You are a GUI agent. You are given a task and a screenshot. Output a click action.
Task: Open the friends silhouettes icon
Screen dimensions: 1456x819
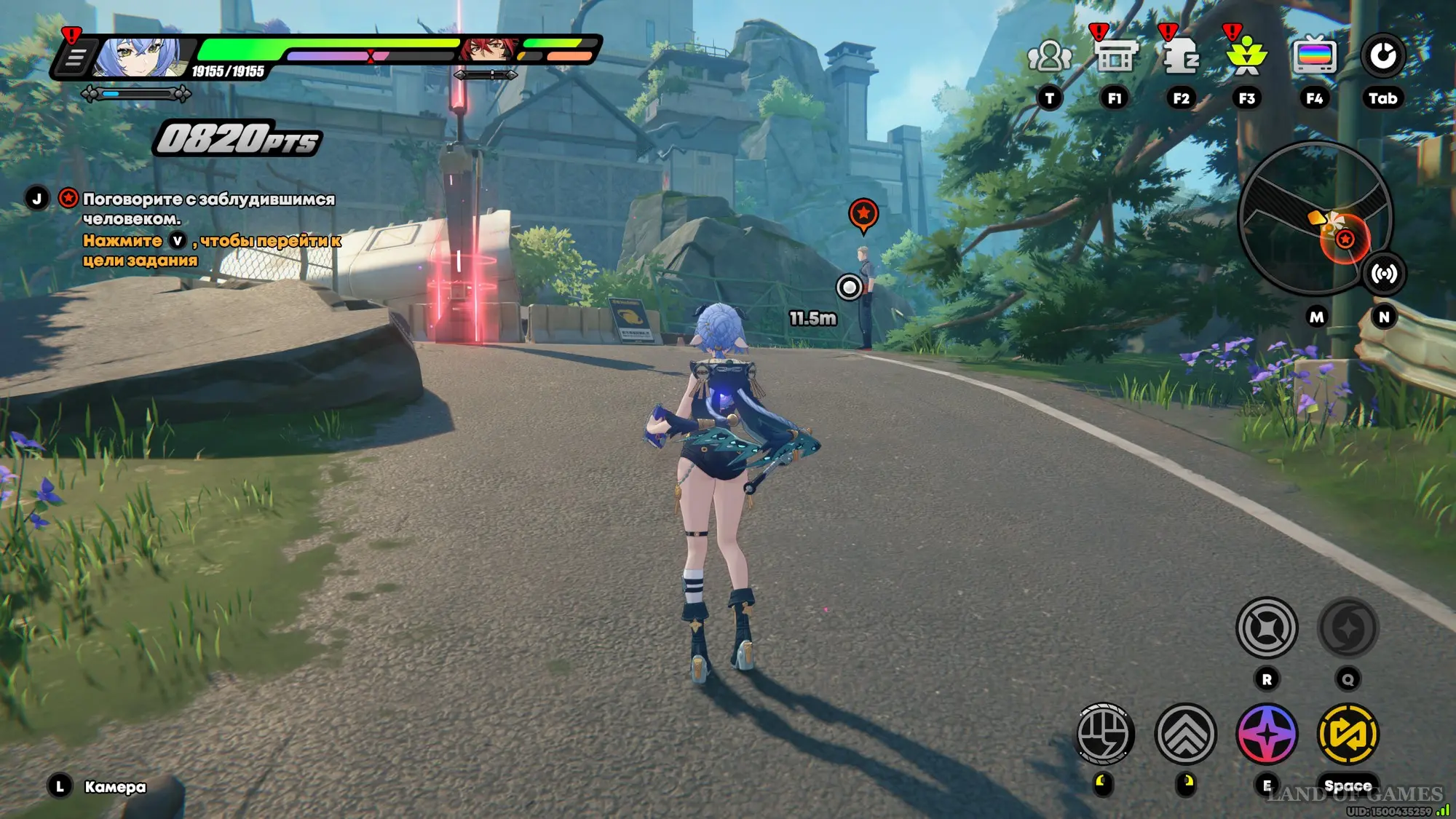pos(1049,57)
